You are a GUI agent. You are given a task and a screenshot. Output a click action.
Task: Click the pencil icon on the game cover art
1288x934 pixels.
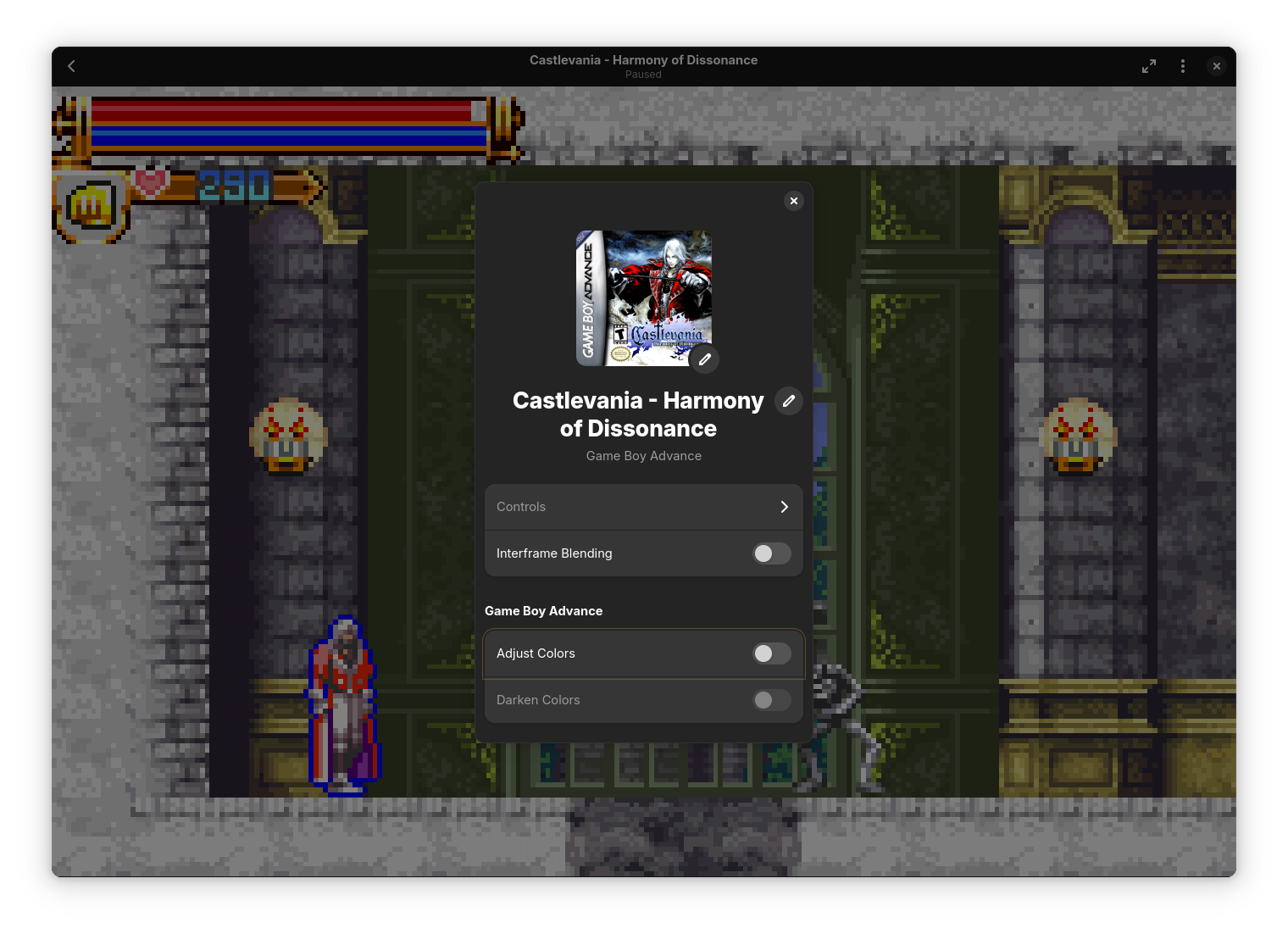704,359
